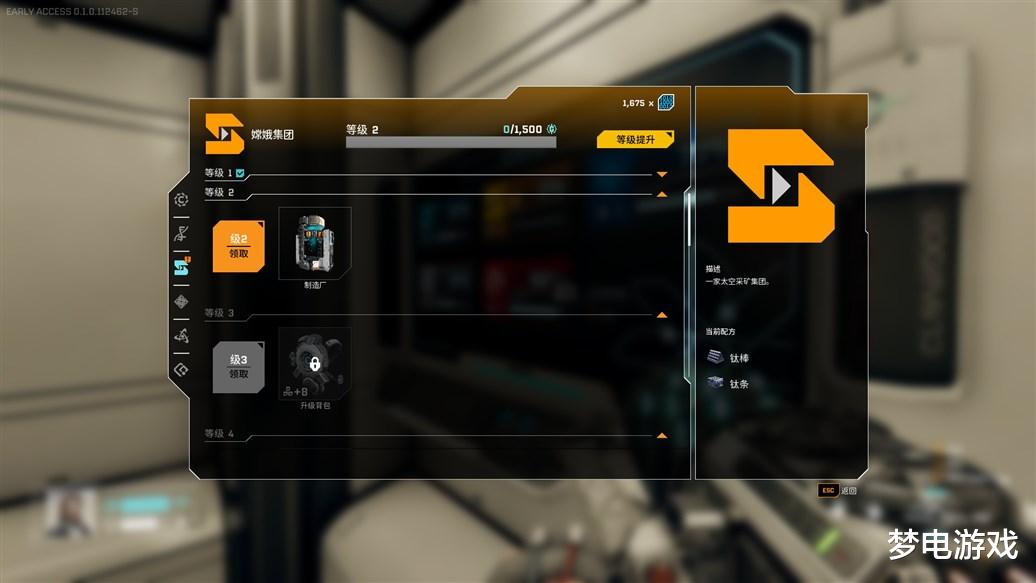The image size is (1036, 583).
Task: Open the bottom hexagon-arrow sidebar tab
Action: (181, 369)
